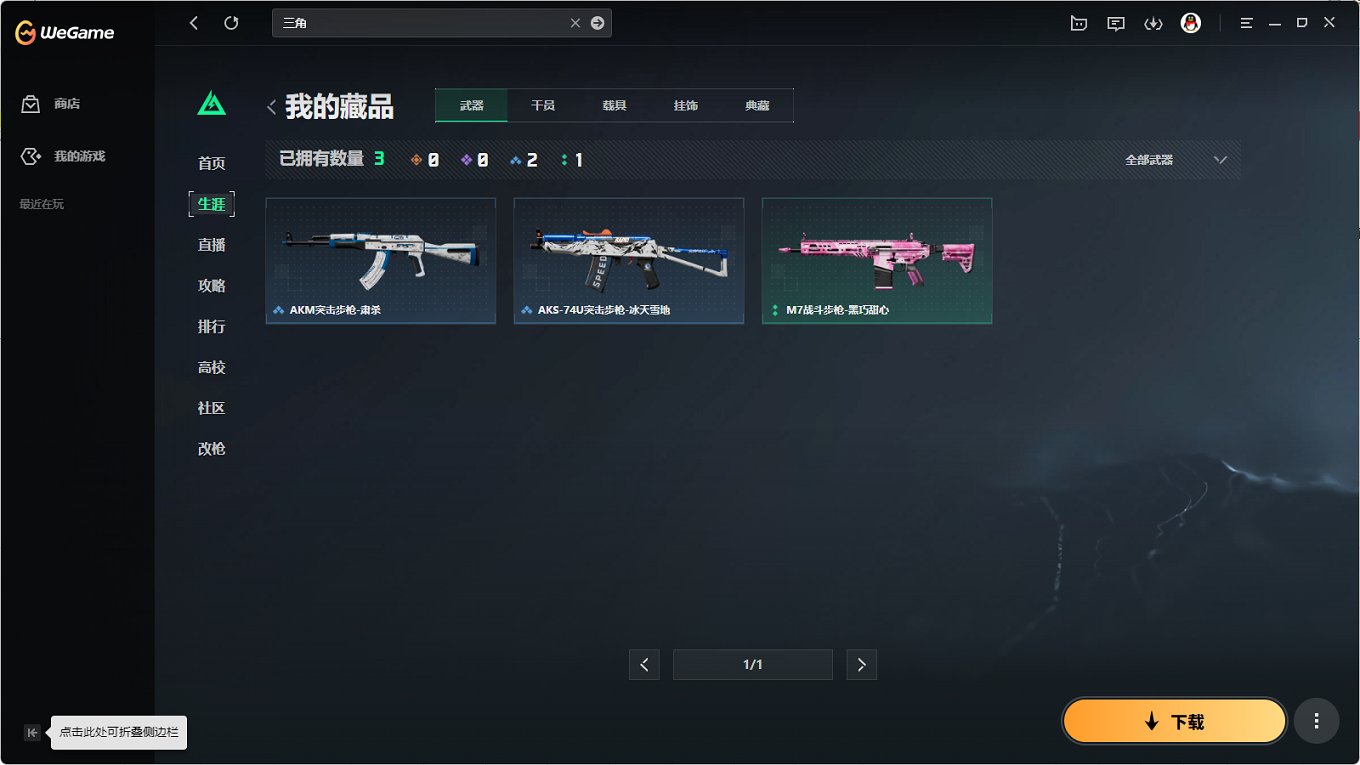
Task: Open the 改枪 section in sidebar
Action: [x=211, y=448]
